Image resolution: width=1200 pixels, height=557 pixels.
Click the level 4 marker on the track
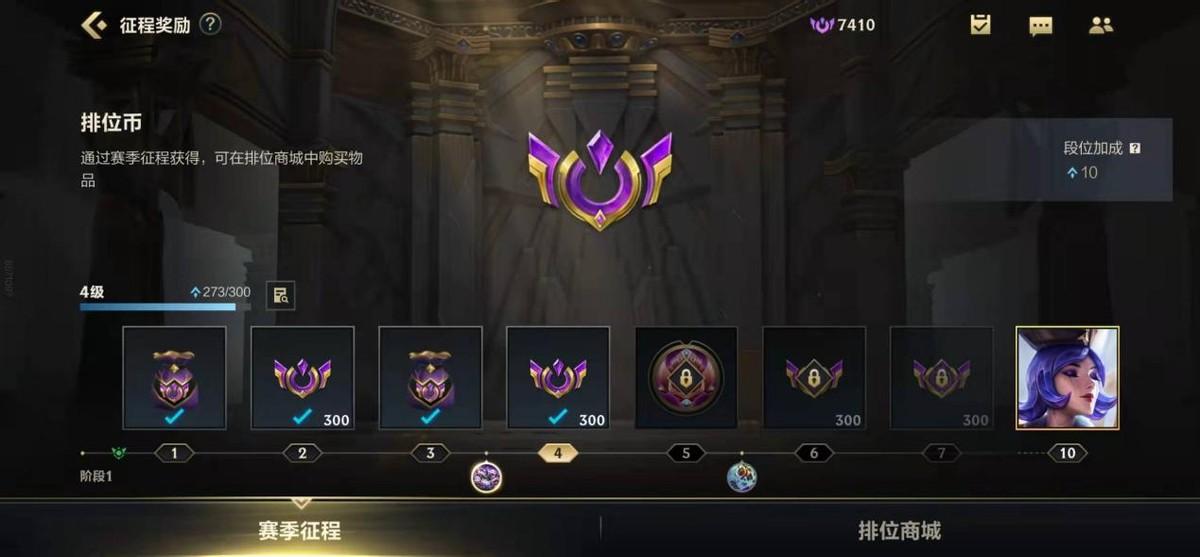pyautogui.click(x=558, y=453)
